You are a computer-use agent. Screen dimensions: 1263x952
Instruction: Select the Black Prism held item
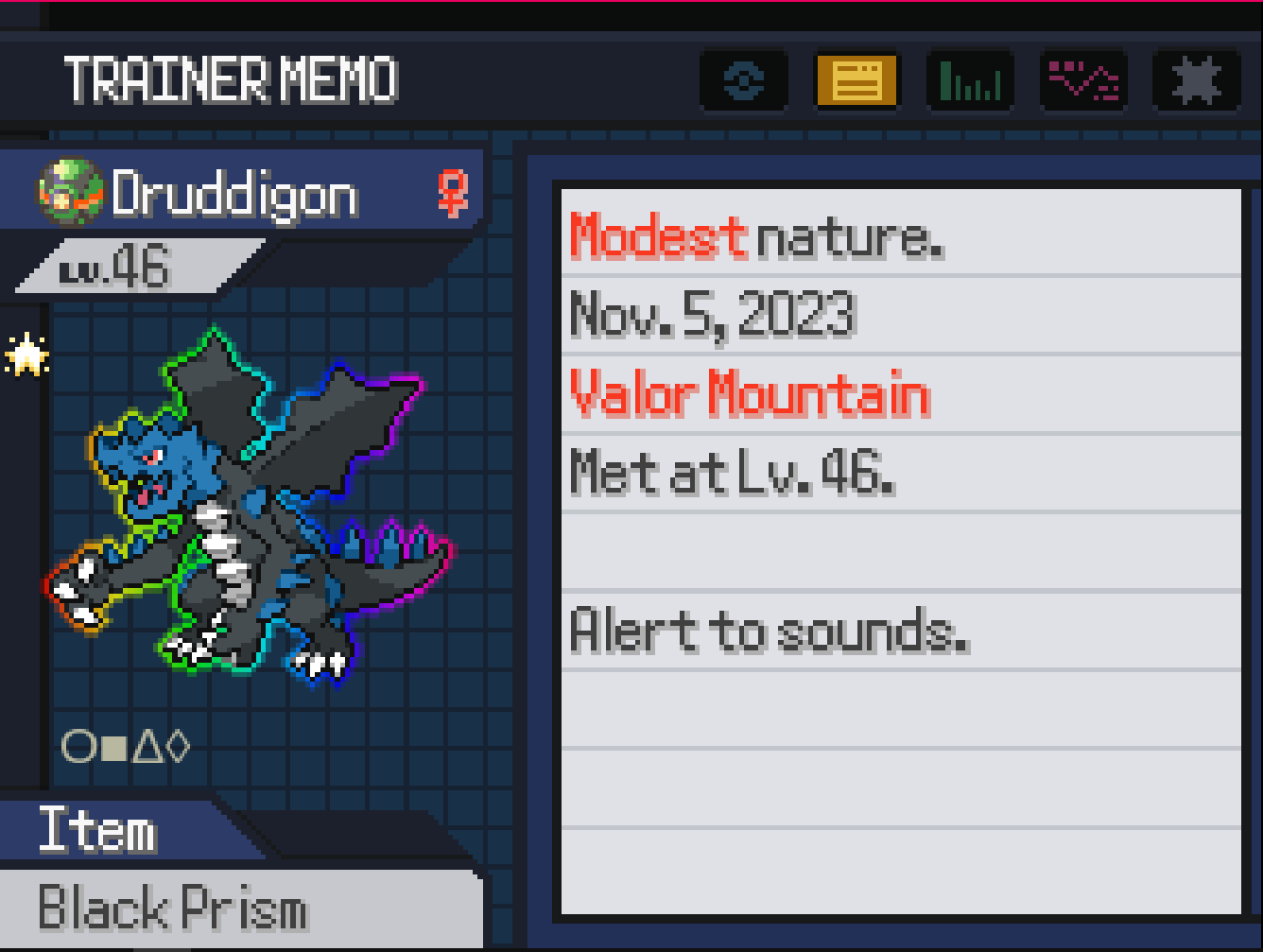click(173, 909)
